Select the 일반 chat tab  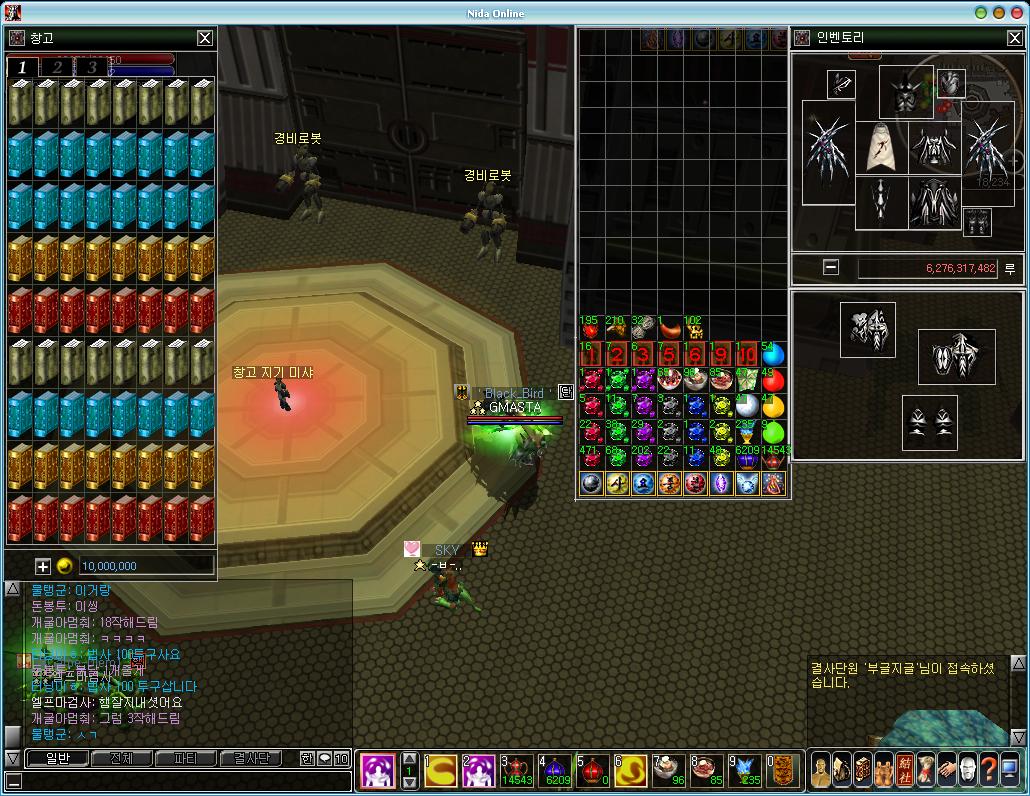click(57, 758)
